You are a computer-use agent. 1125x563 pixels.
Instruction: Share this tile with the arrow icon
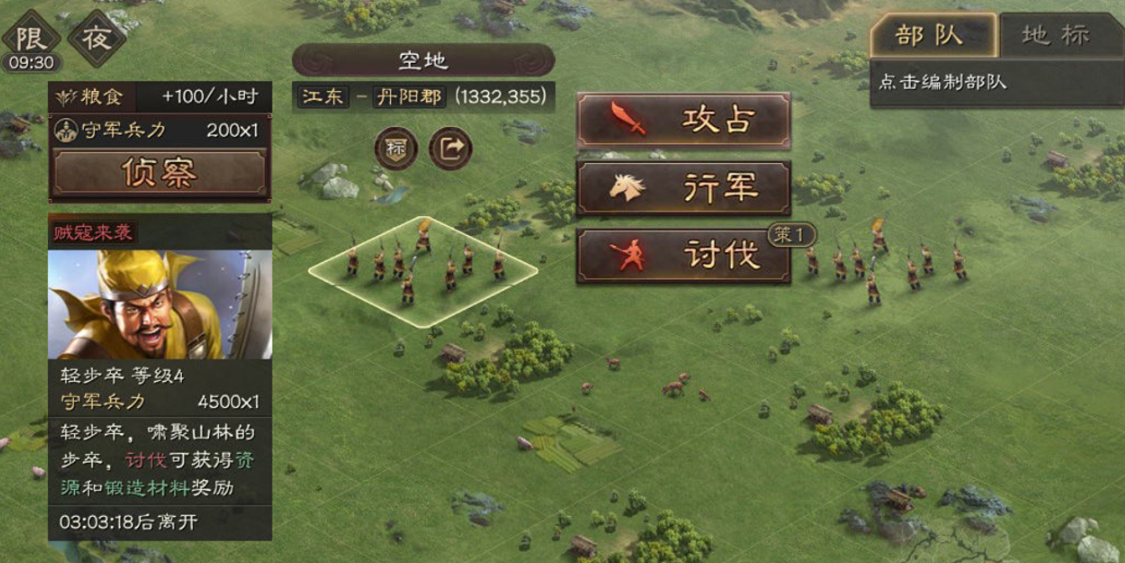pos(450,149)
